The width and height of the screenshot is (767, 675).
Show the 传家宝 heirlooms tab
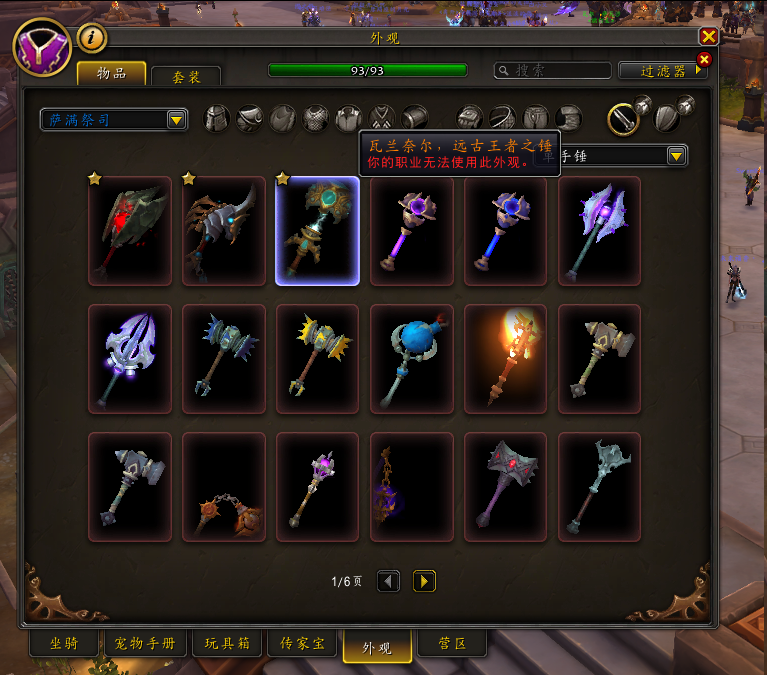(301, 644)
